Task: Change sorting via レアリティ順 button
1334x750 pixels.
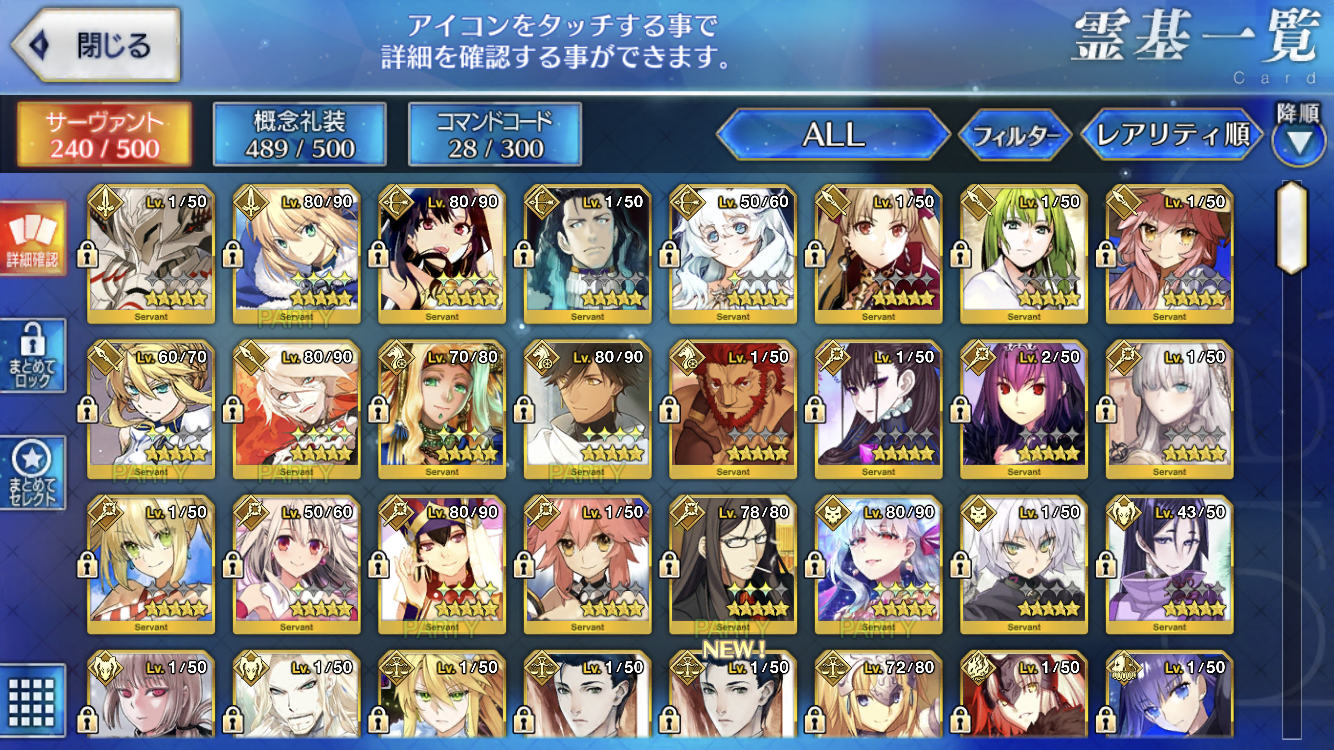Action: point(1172,134)
